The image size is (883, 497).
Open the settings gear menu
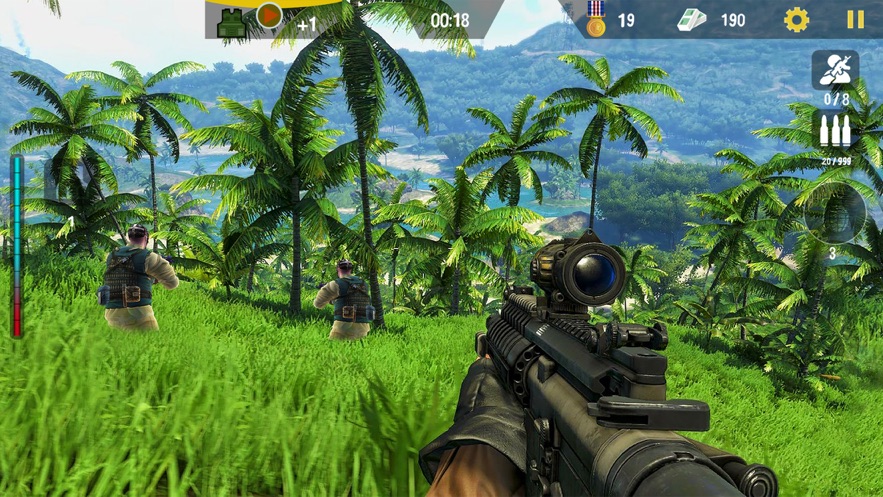pyautogui.click(x=796, y=19)
